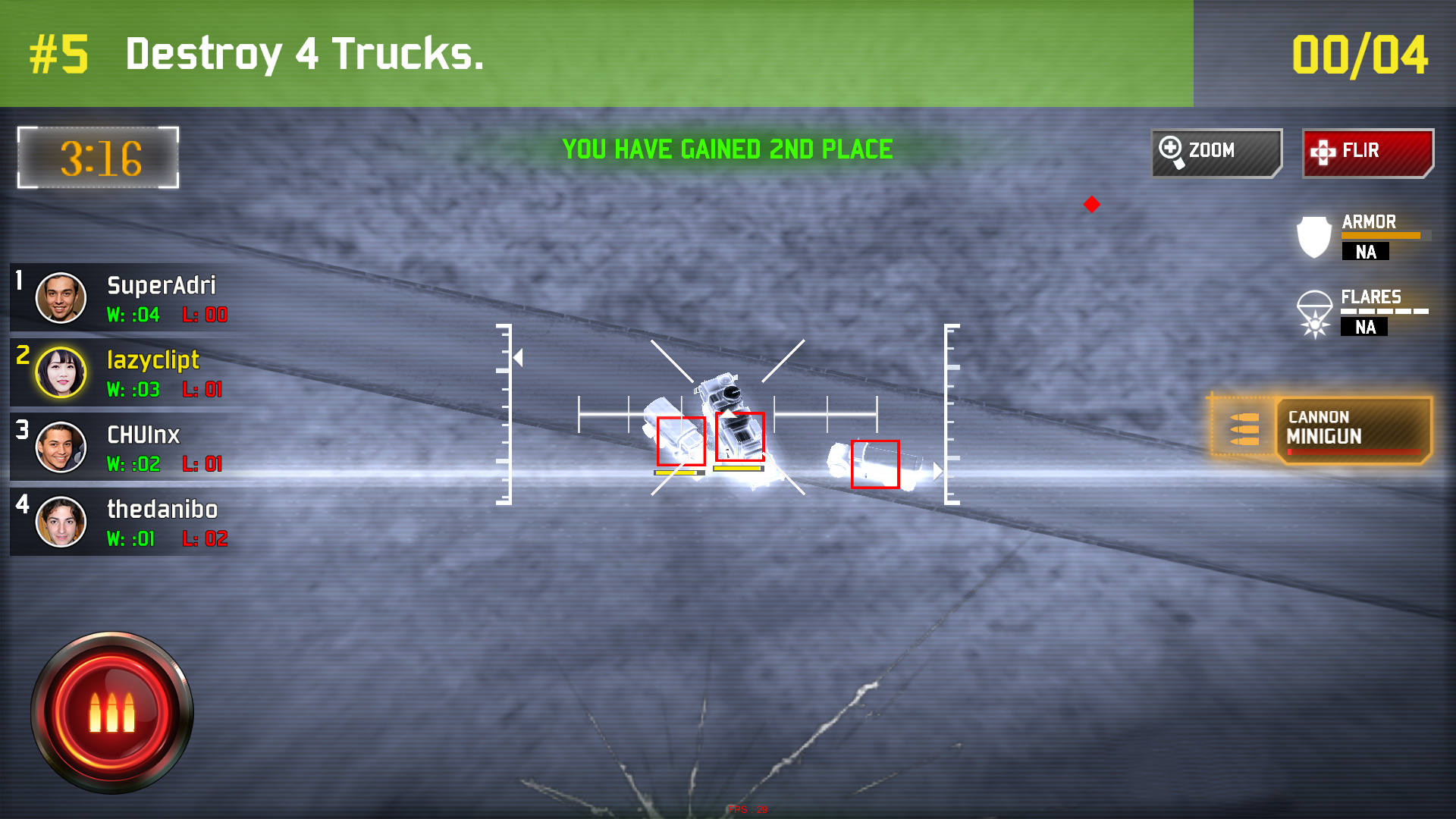
Task: Tap the red fire button with bullets
Action: [x=112, y=711]
